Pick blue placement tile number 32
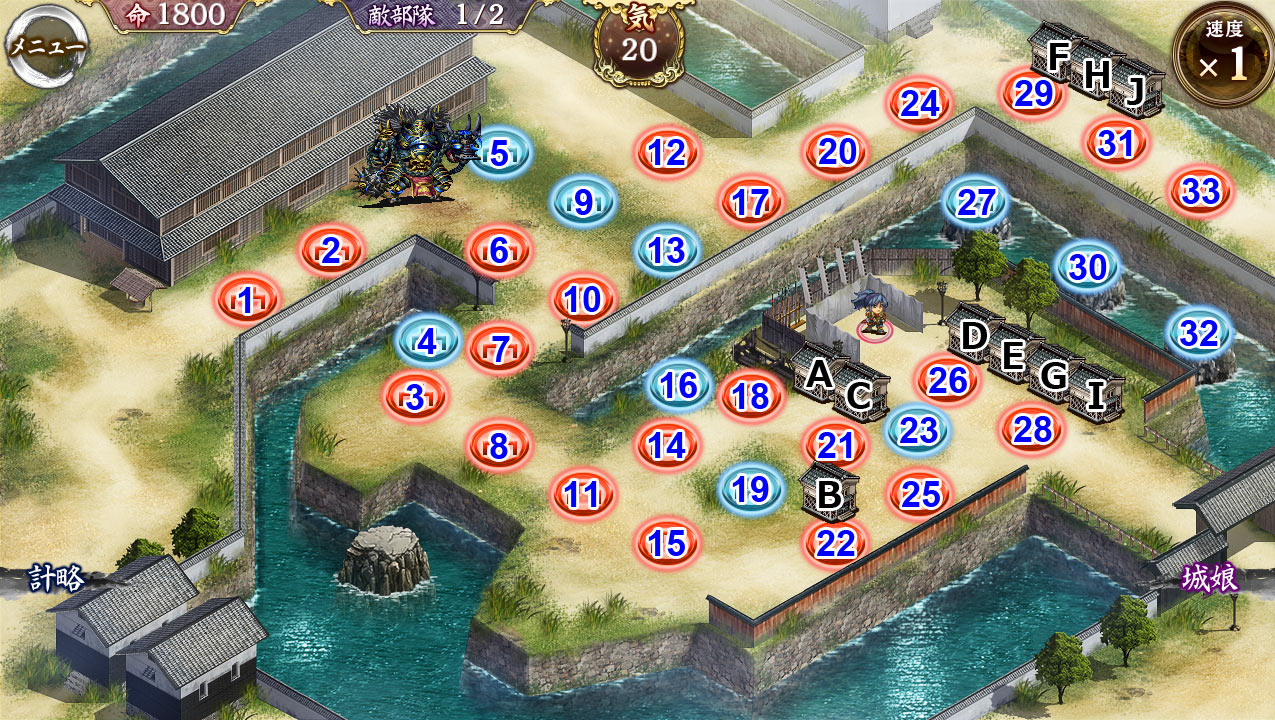The image size is (1275, 720). 1199,333
